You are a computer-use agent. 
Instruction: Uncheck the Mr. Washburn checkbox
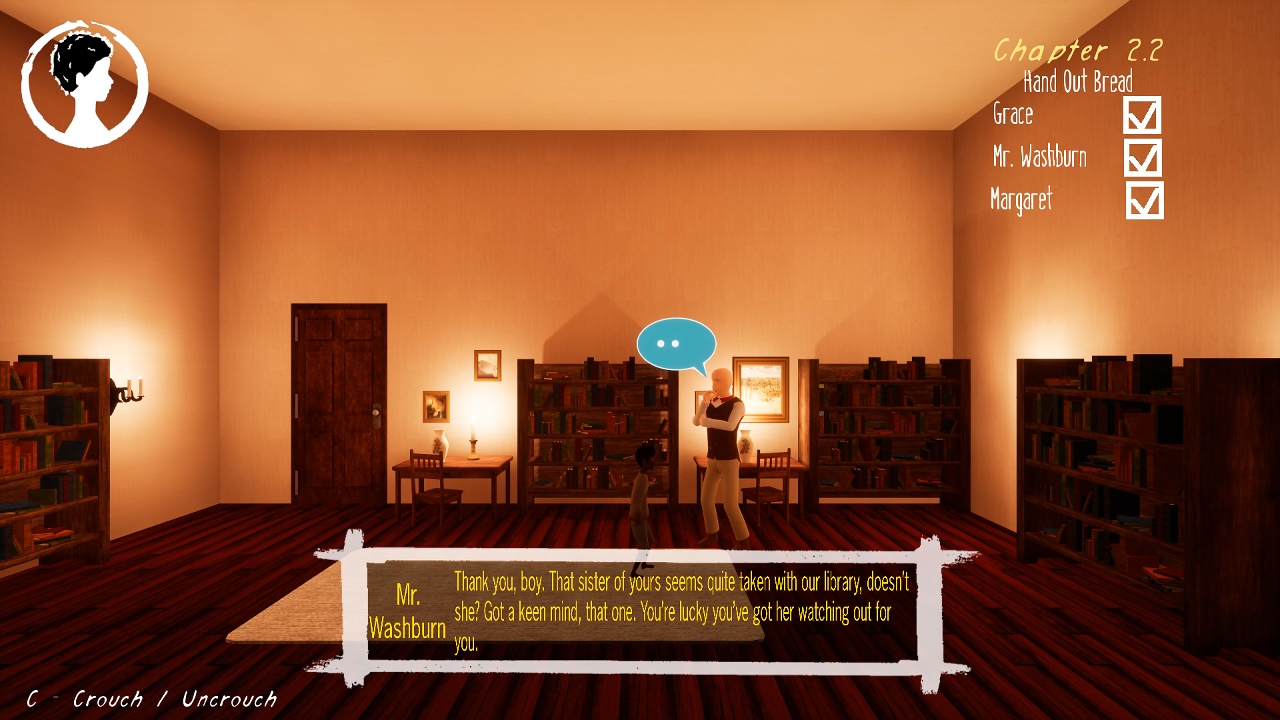(1143, 158)
